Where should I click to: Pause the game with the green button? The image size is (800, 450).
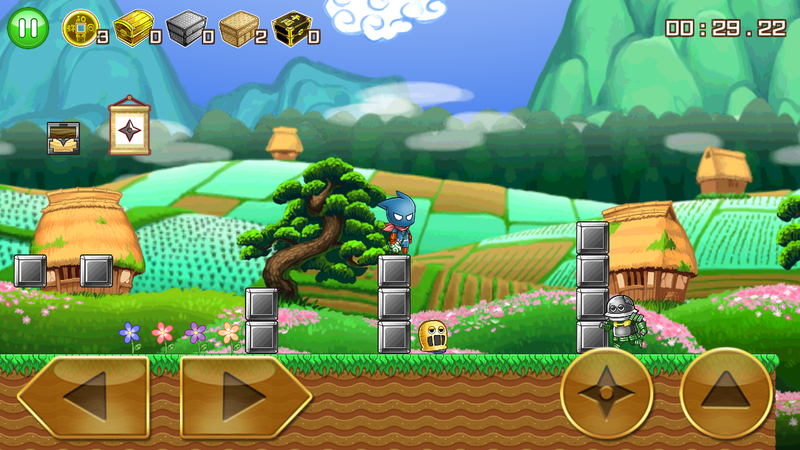(28, 28)
